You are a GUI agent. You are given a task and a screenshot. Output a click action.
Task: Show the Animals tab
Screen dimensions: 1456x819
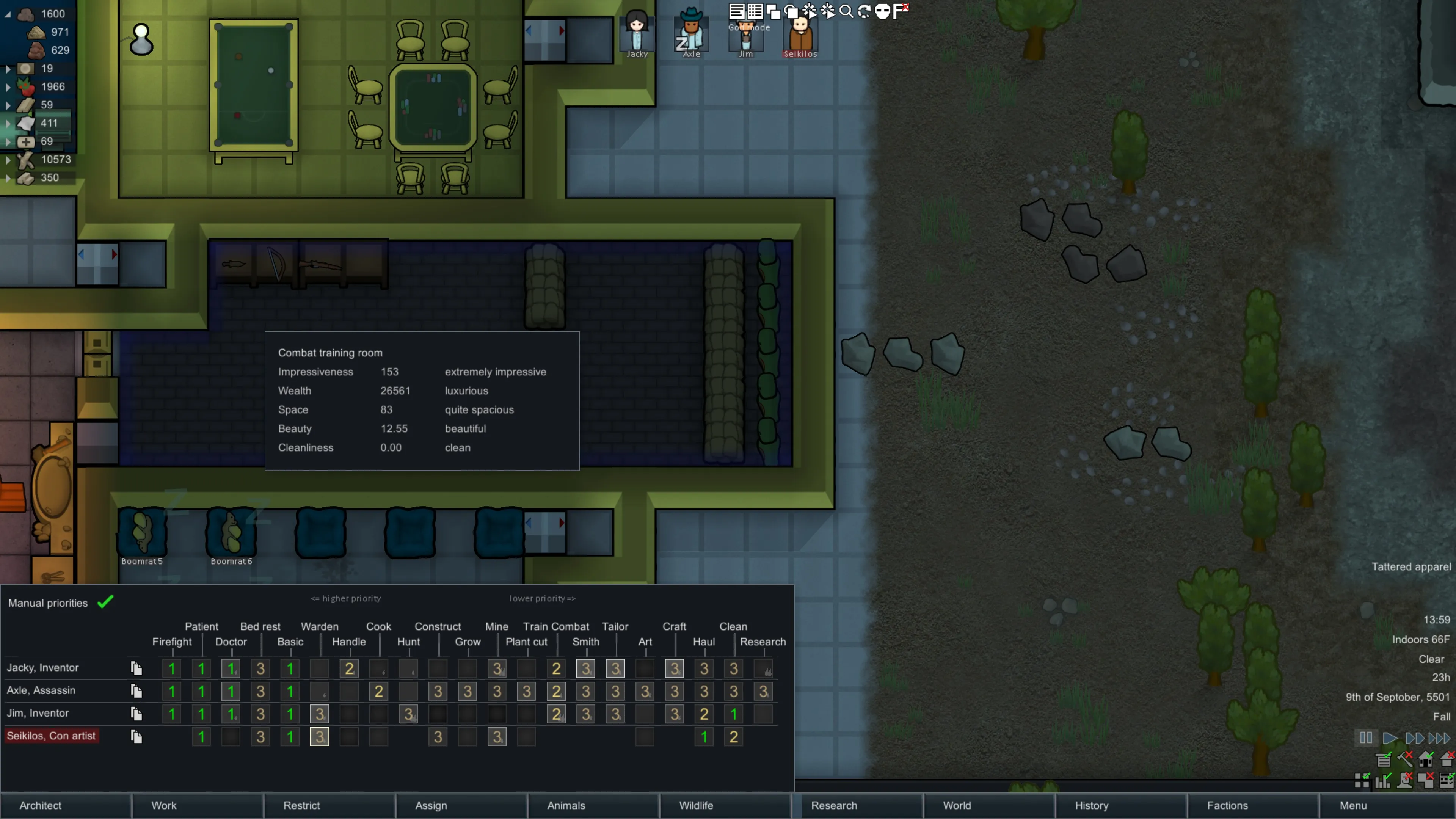click(592, 805)
